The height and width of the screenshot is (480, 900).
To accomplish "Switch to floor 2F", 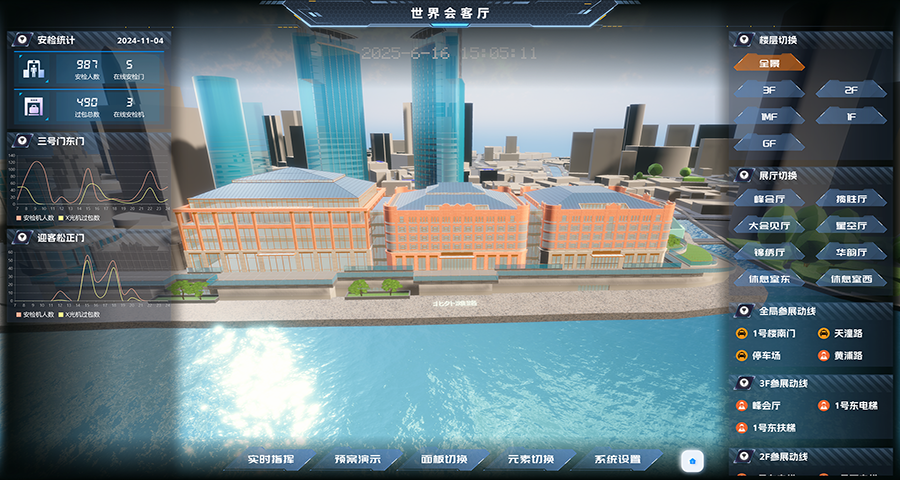I will click(851, 90).
